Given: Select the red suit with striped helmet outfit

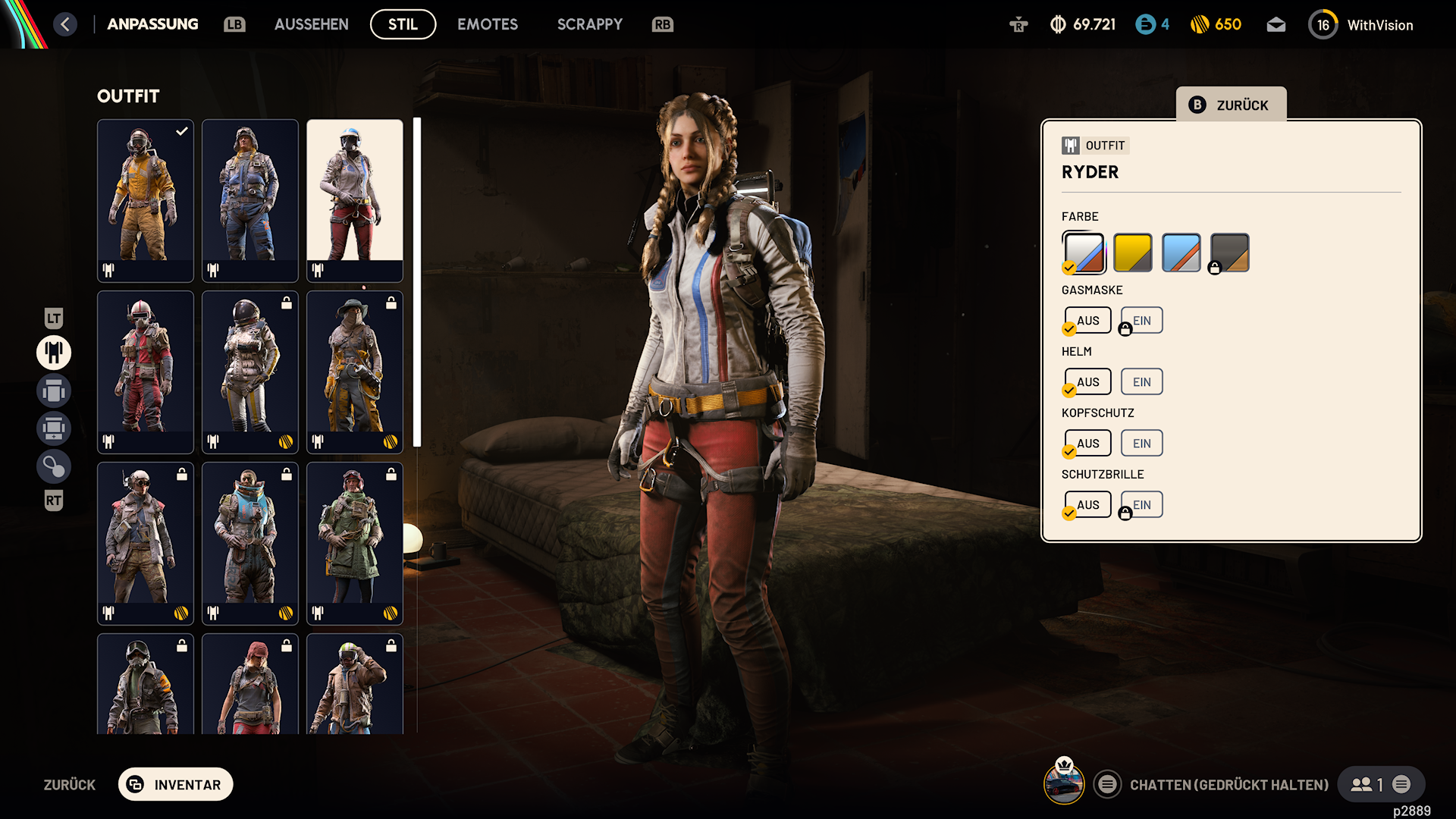Looking at the screenshot, I should (x=145, y=372).
